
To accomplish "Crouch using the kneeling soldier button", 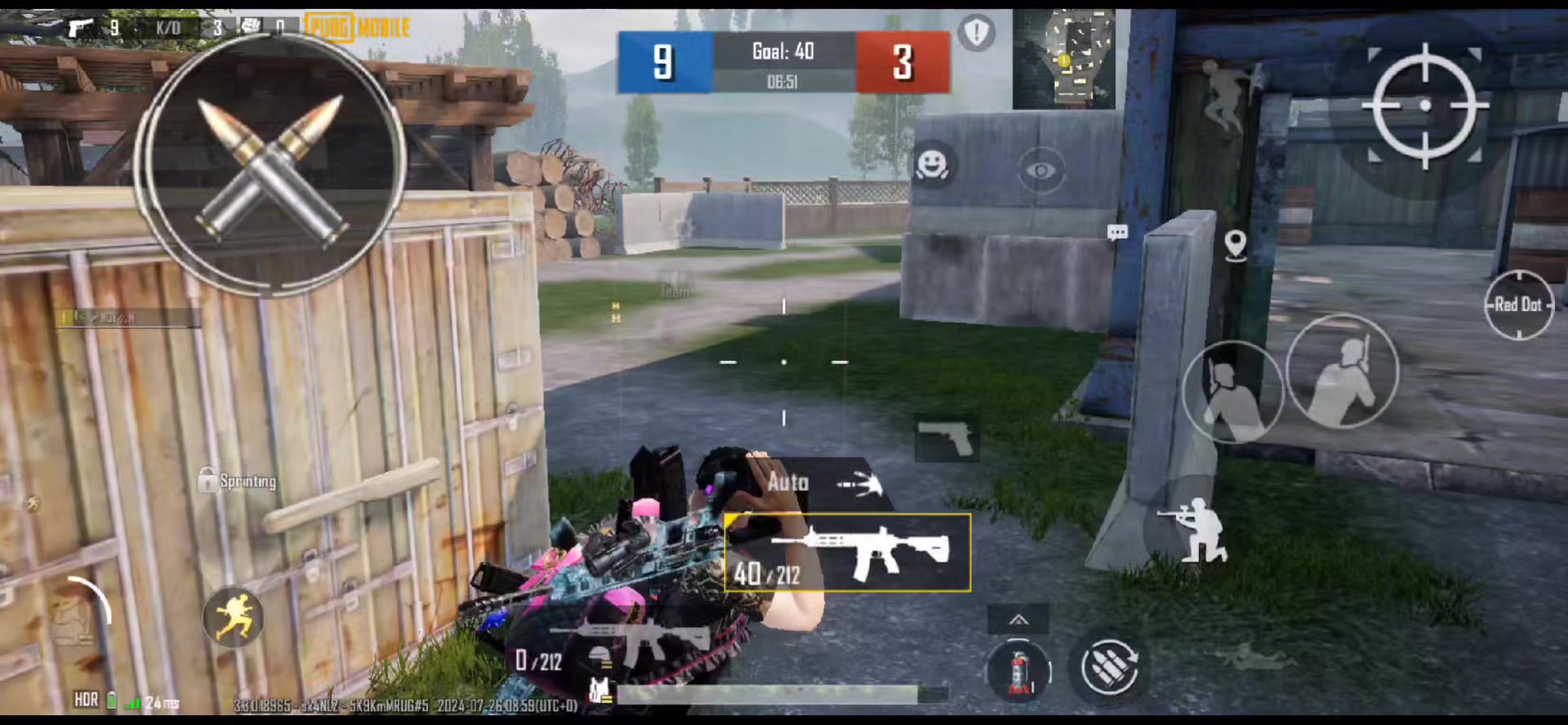I will pyautogui.click(x=1194, y=529).
